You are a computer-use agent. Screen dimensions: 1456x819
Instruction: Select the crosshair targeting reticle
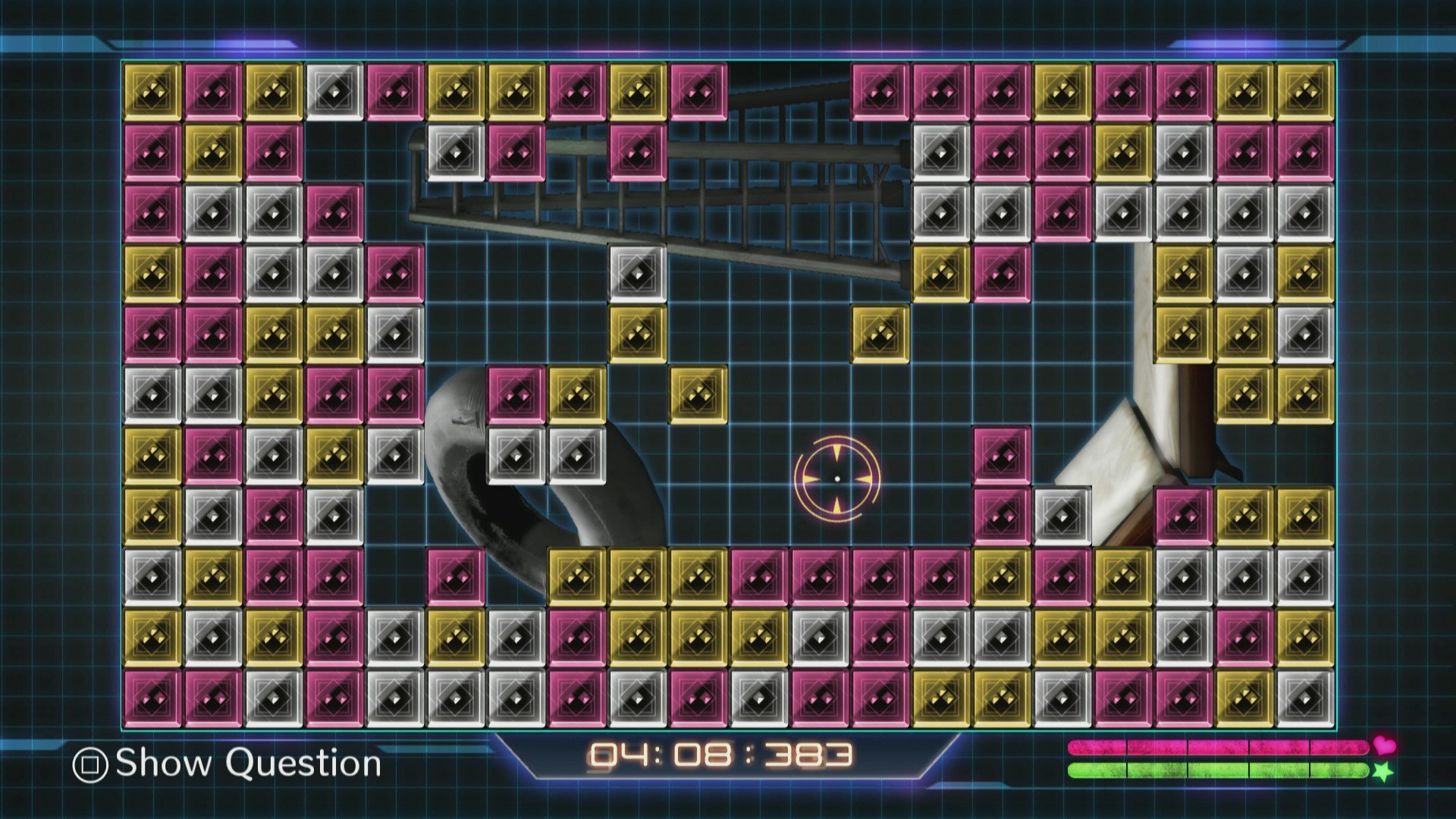coord(837,477)
